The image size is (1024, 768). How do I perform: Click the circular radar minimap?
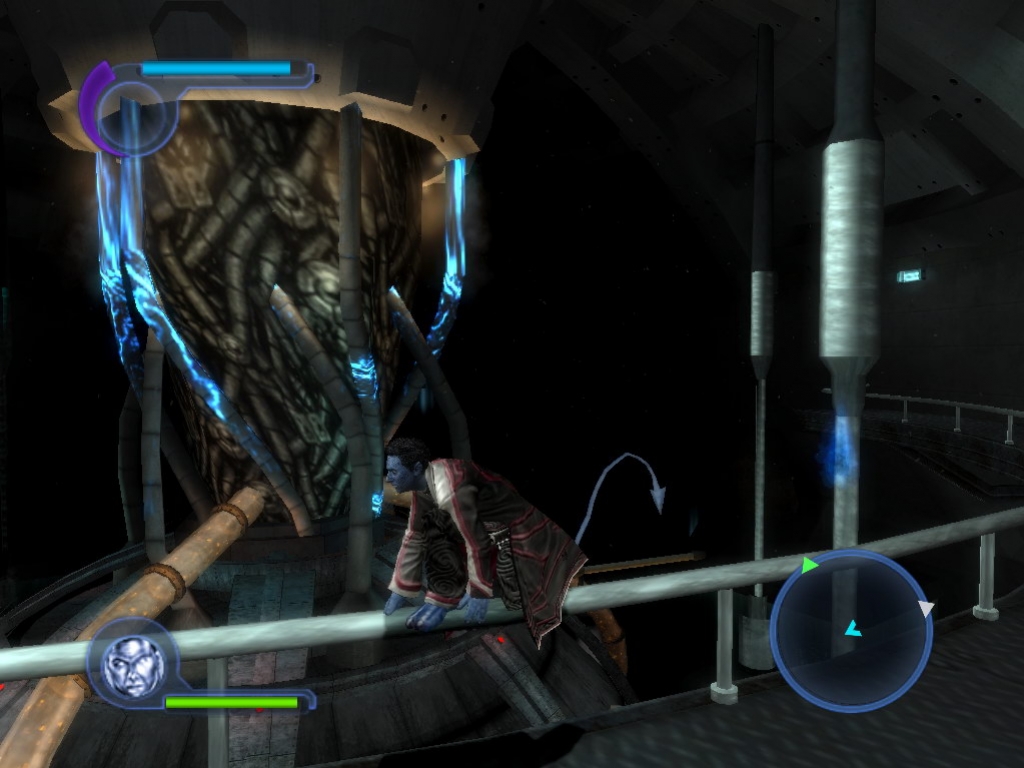pyautogui.click(x=851, y=631)
